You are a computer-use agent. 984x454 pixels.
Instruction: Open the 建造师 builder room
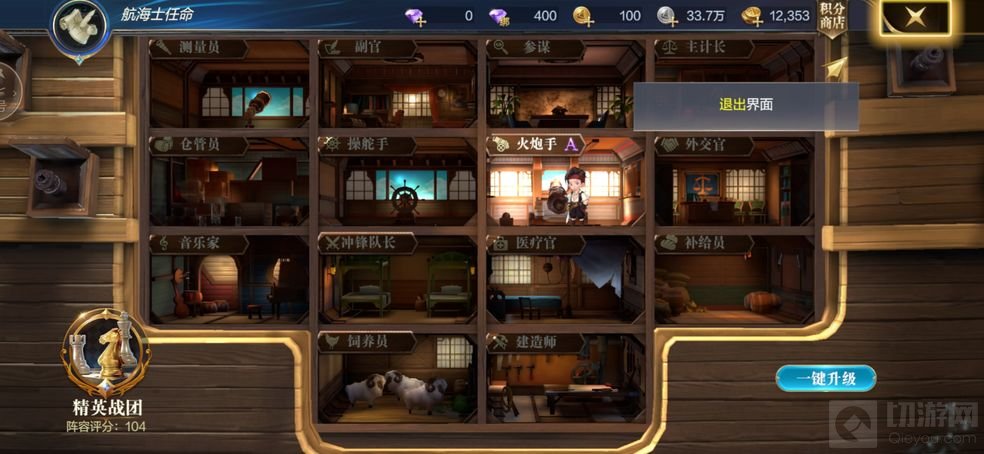point(566,378)
